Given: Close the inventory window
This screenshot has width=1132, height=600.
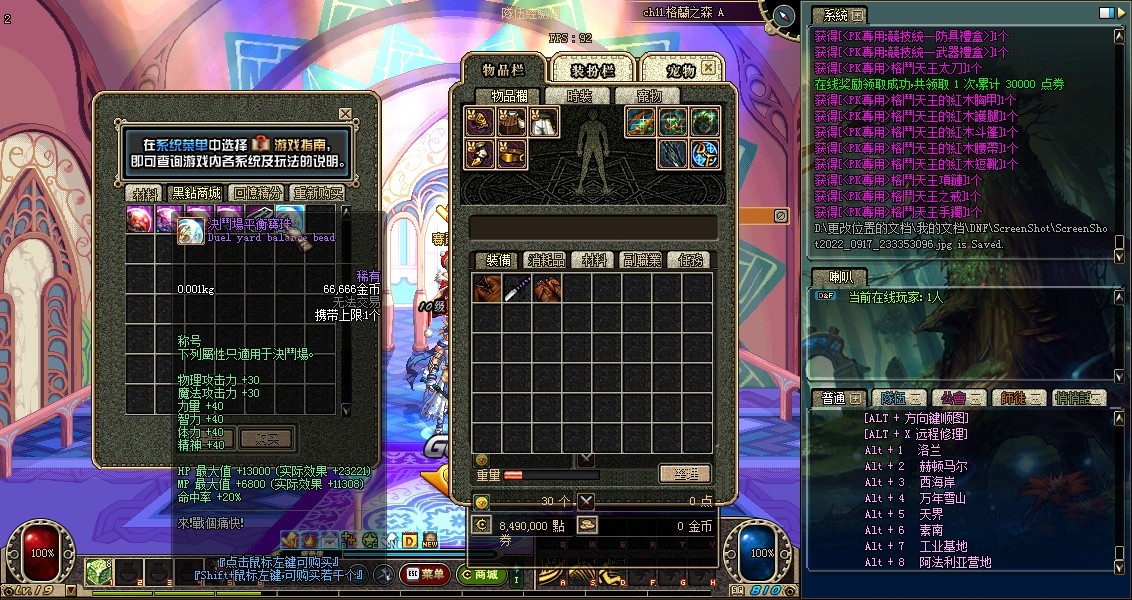Looking at the screenshot, I should pyautogui.click(x=708, y=68).
